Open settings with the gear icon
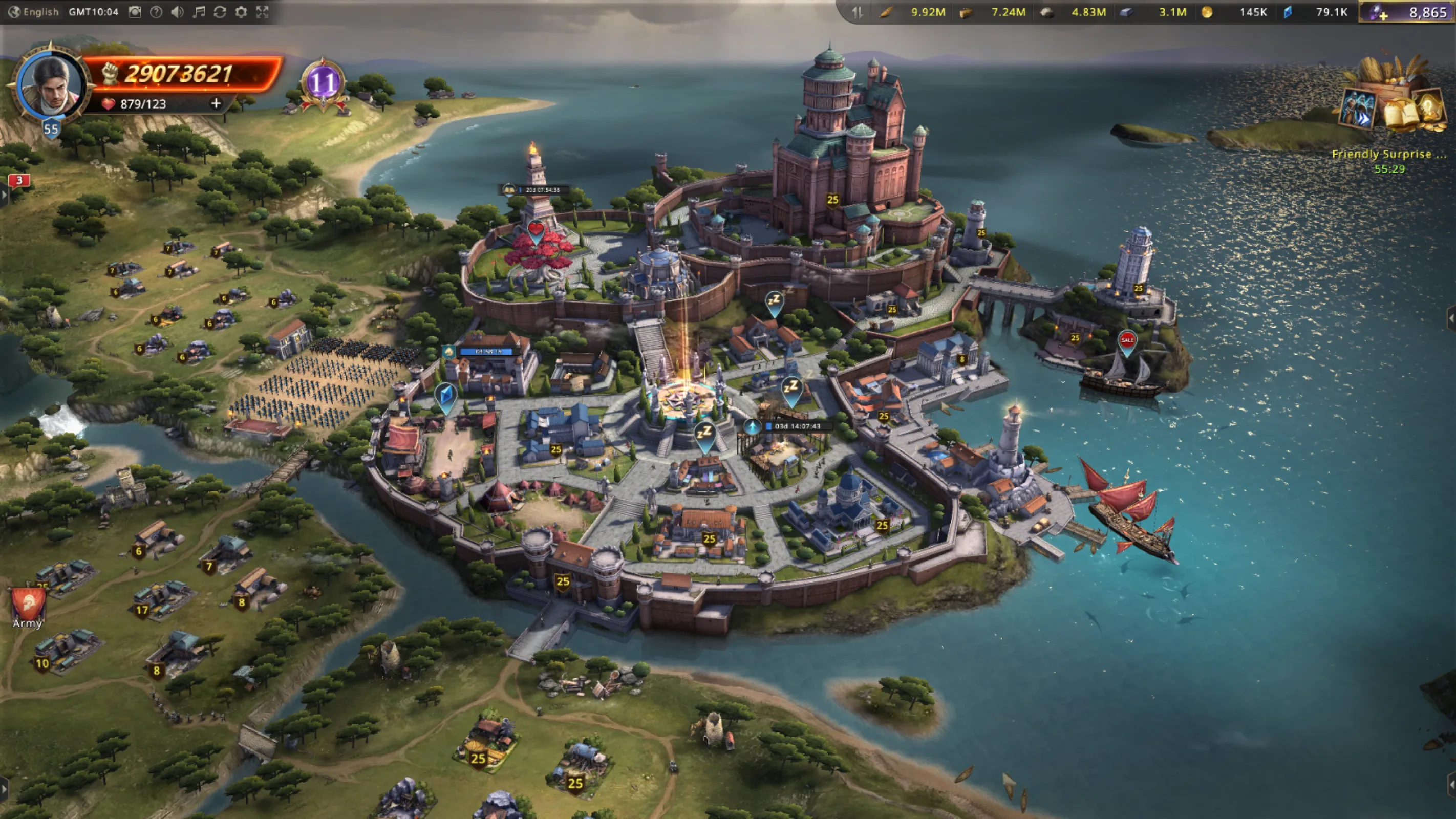 click(241, 12)
